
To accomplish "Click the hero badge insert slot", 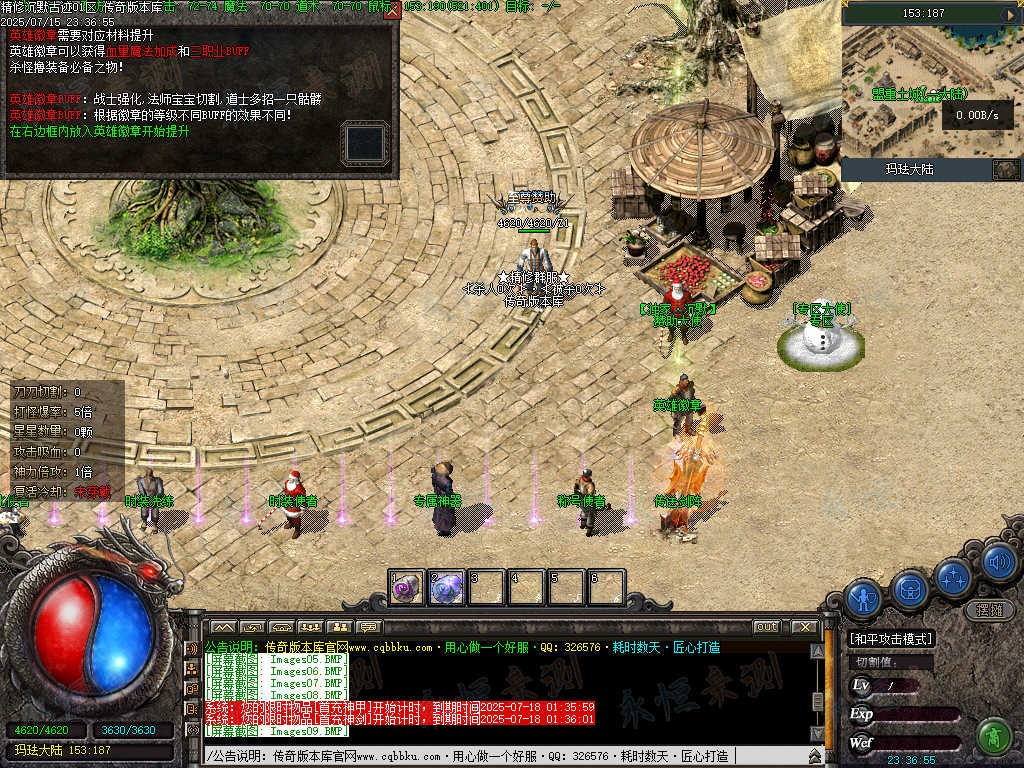I will click(364, 142).
